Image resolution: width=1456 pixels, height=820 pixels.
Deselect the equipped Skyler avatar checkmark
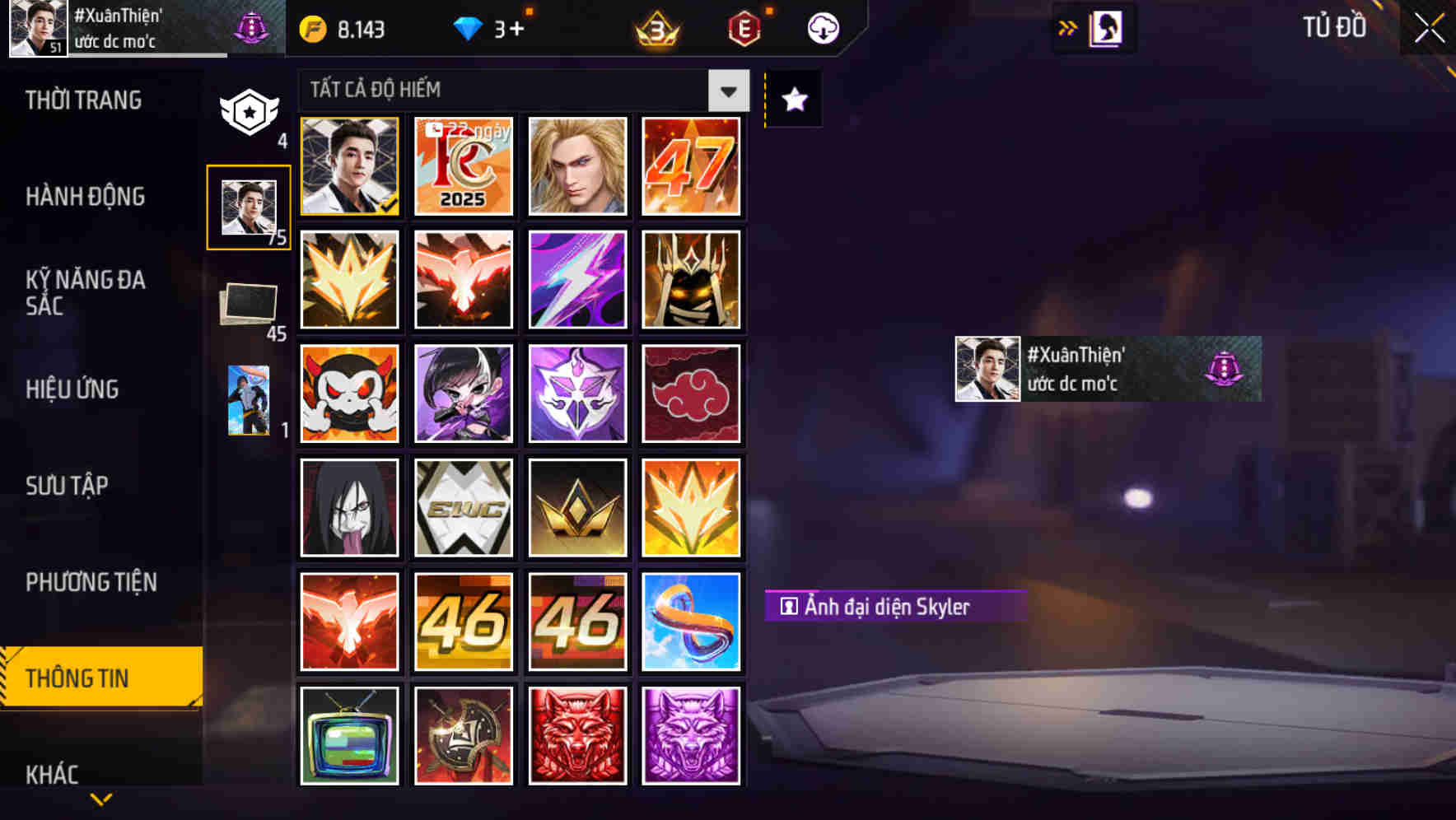[348, 167]
